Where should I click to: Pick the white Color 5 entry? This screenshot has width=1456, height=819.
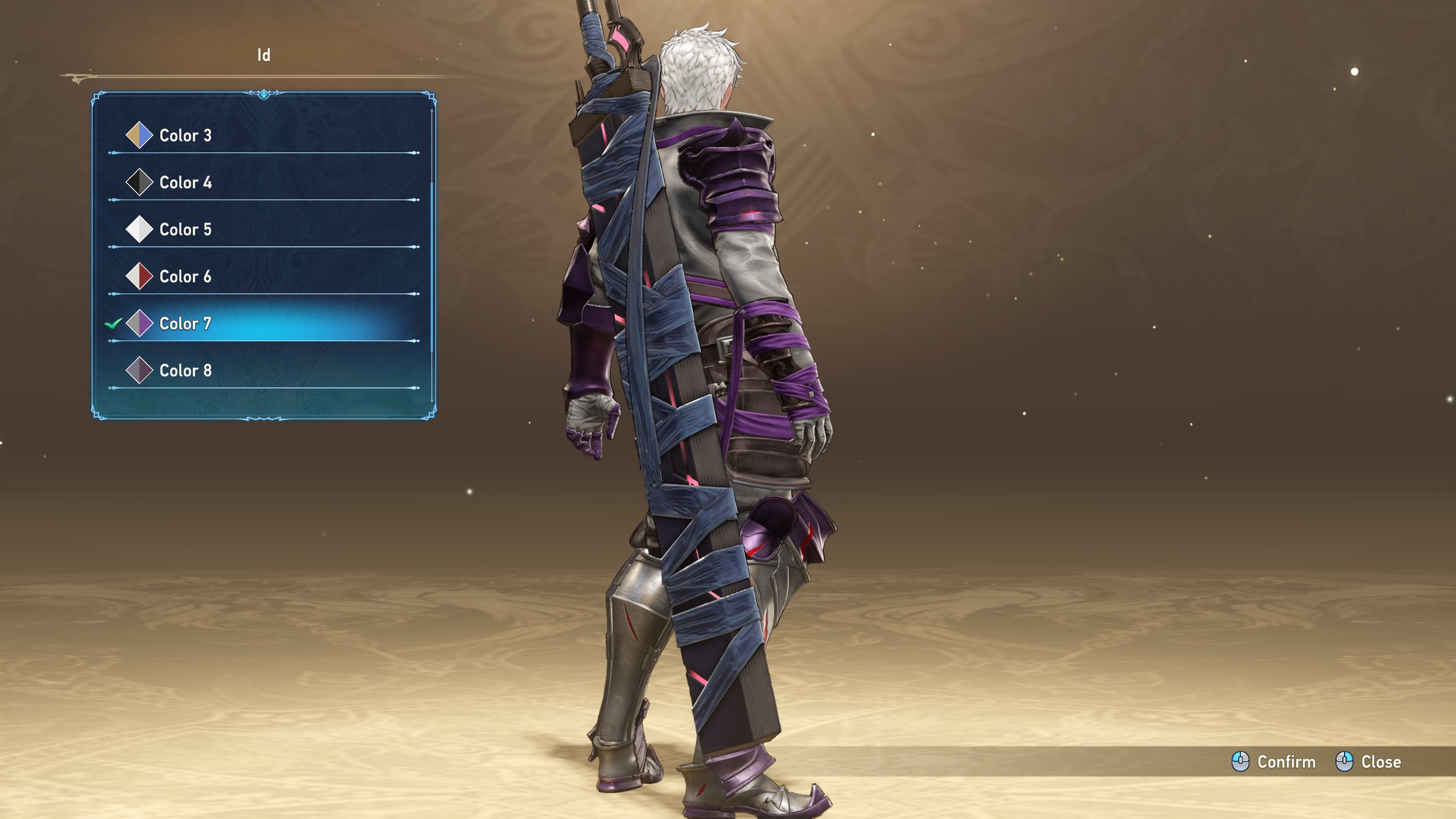point(185,230)
